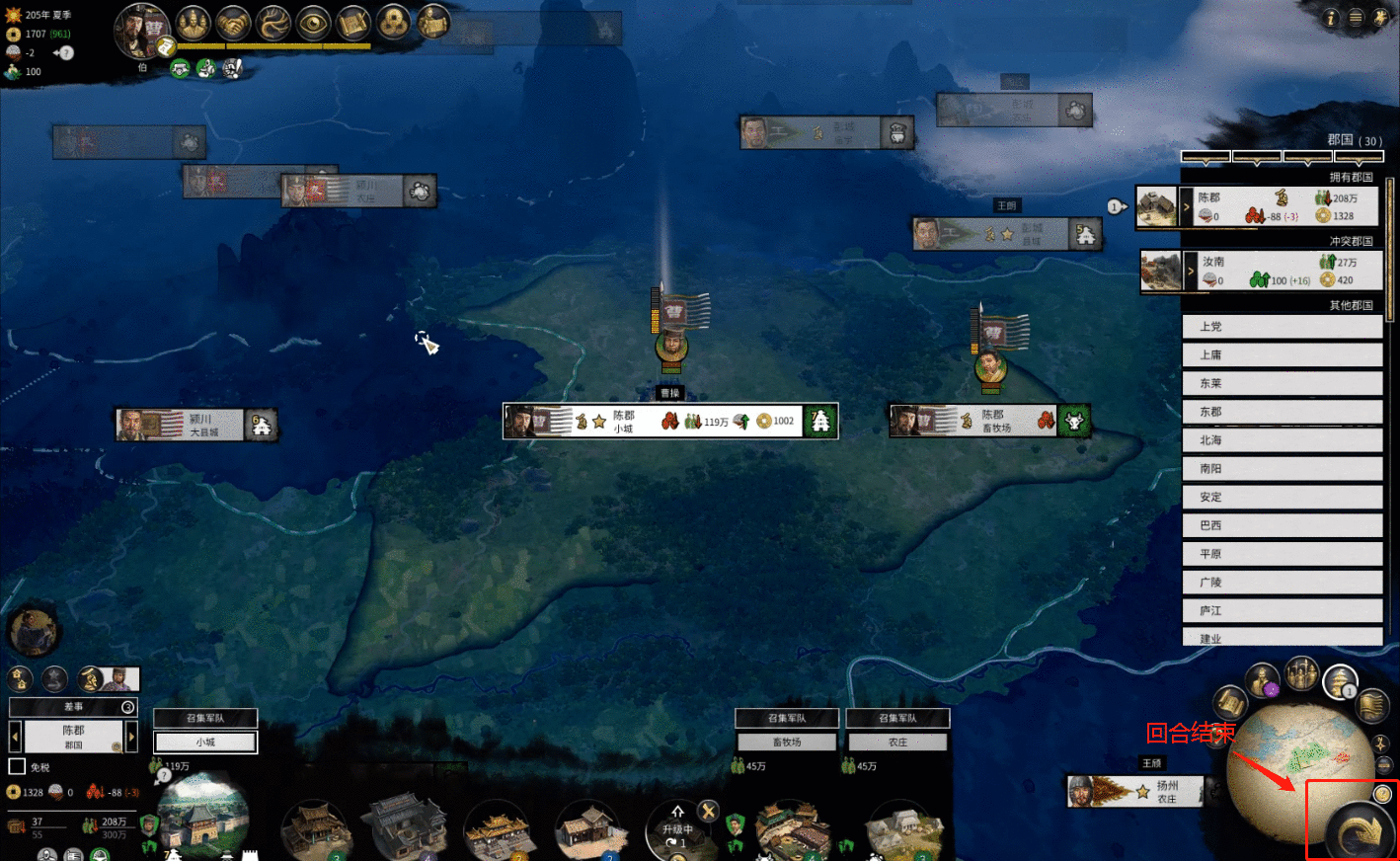
Task: Choose 上党 from the other commanderies list
Action: pos(1282,327)
